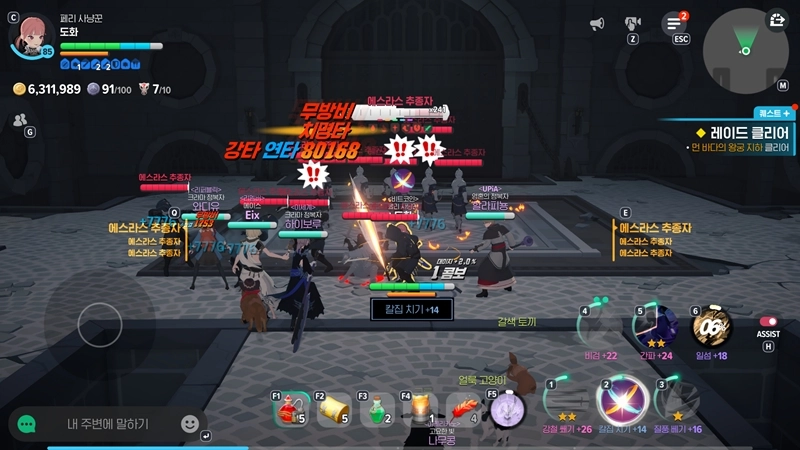The height and width of the screenshot is (450, 800).
Task: Open the megaphone announcement icon
Action: 597,23
